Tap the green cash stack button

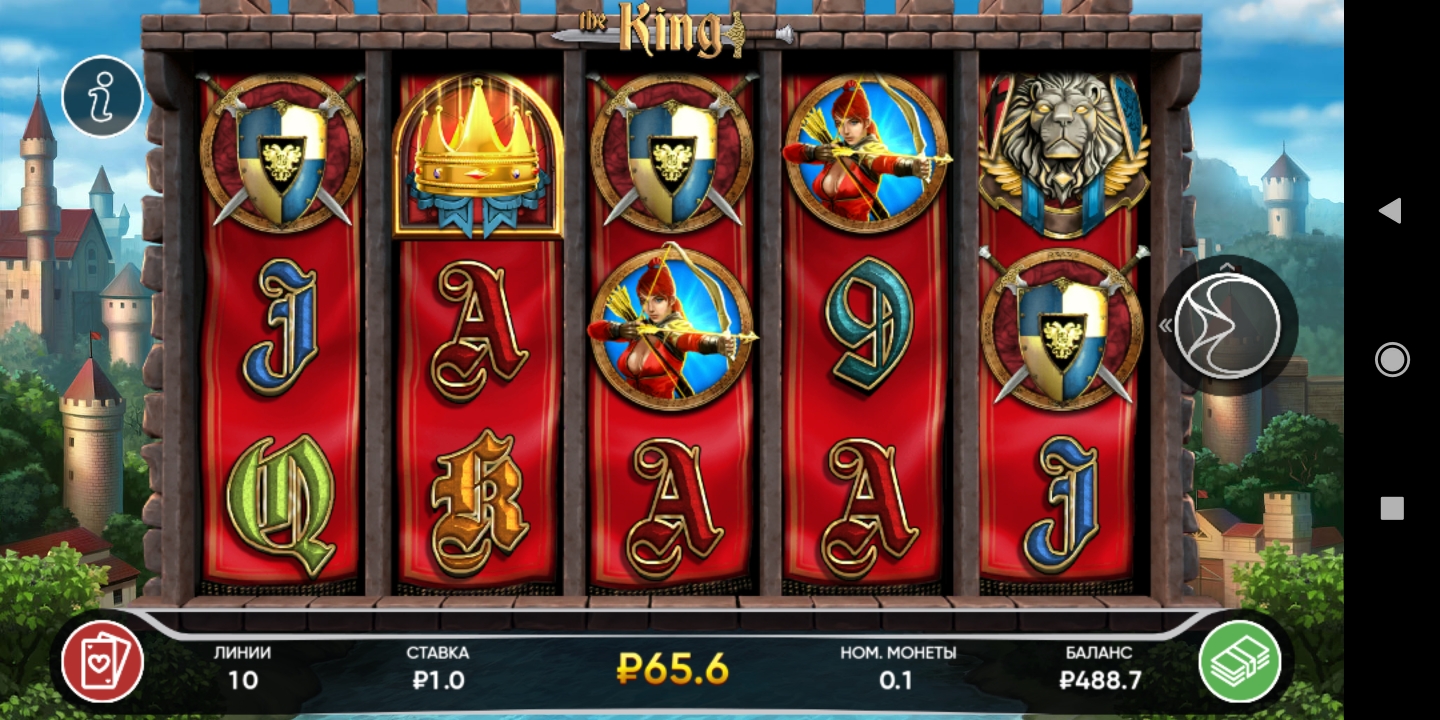[1240, 661]
